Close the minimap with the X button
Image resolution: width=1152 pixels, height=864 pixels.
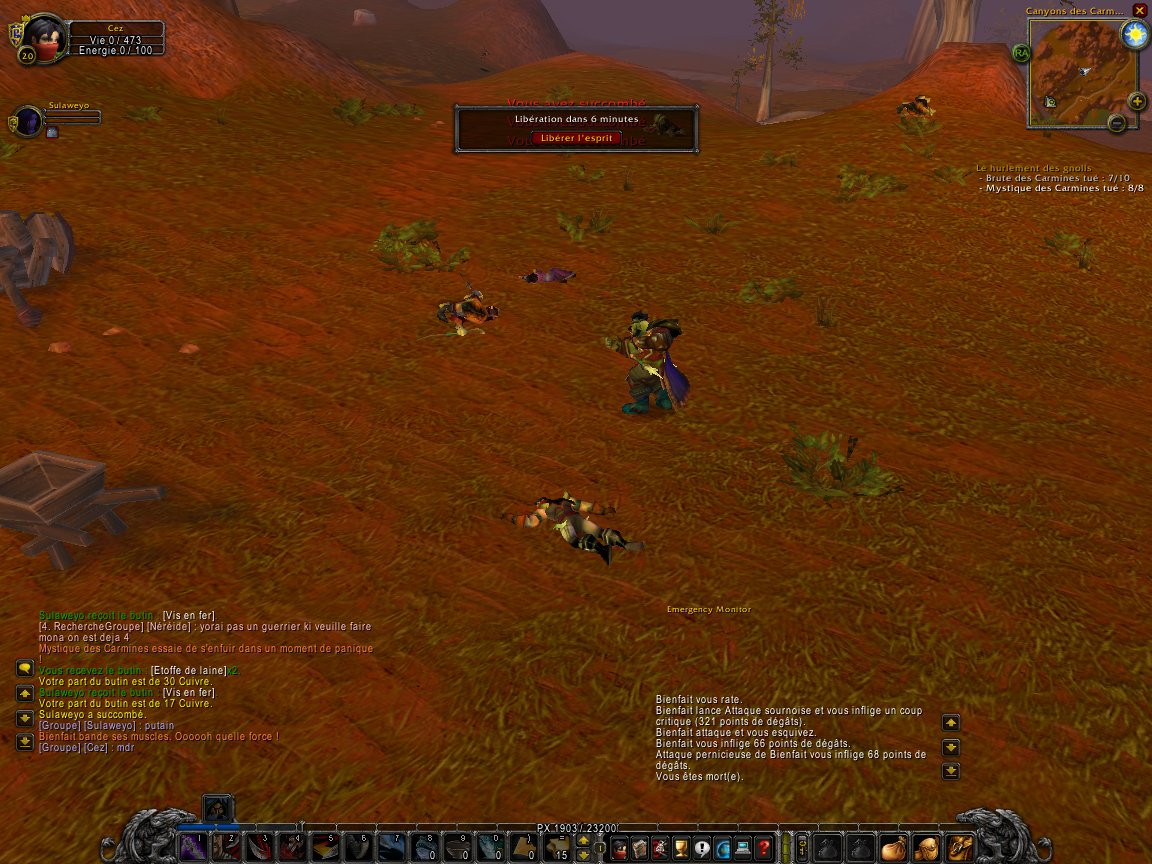pos(1139,11)
